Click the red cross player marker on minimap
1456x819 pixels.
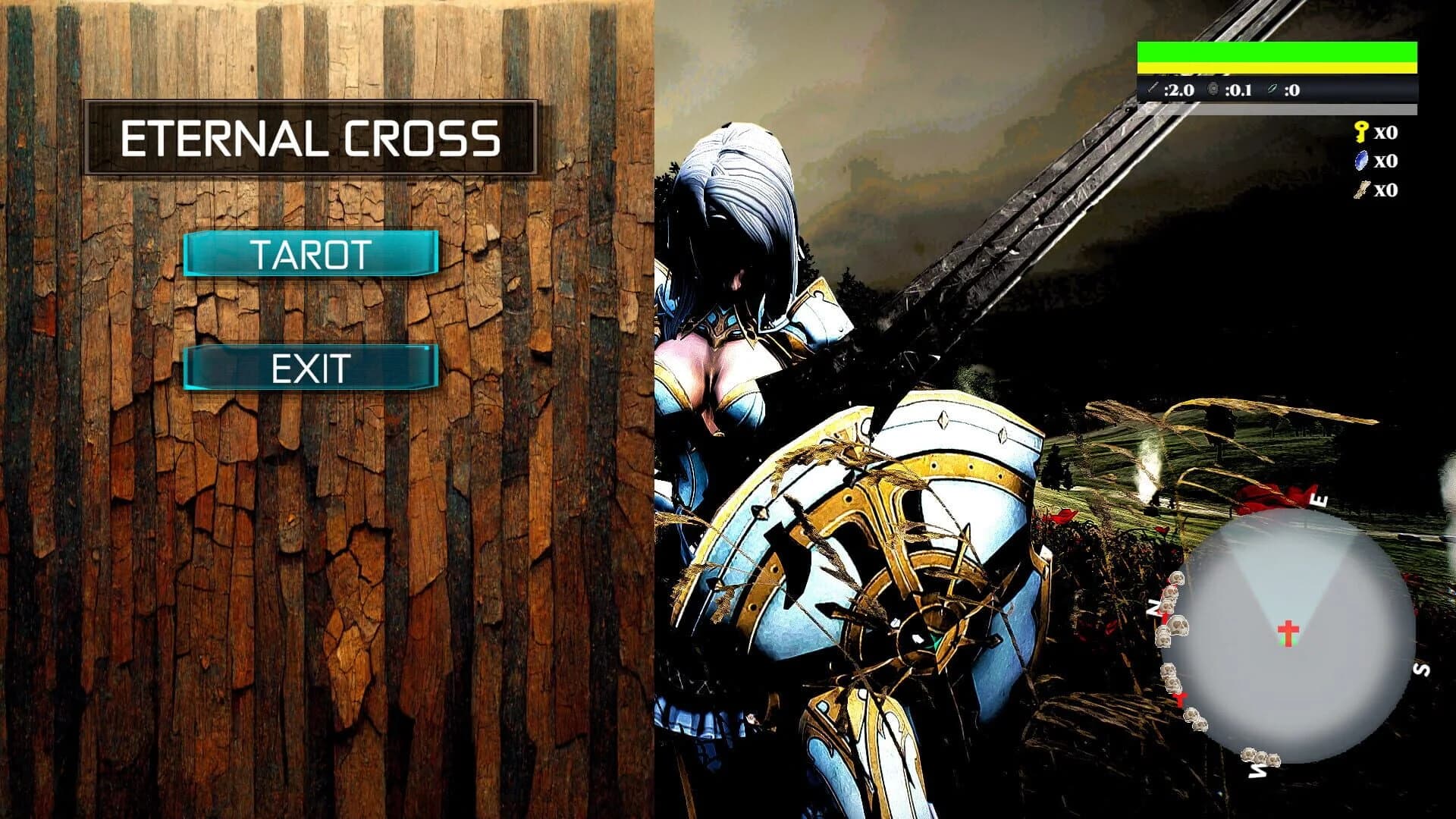coord(1287,632)
